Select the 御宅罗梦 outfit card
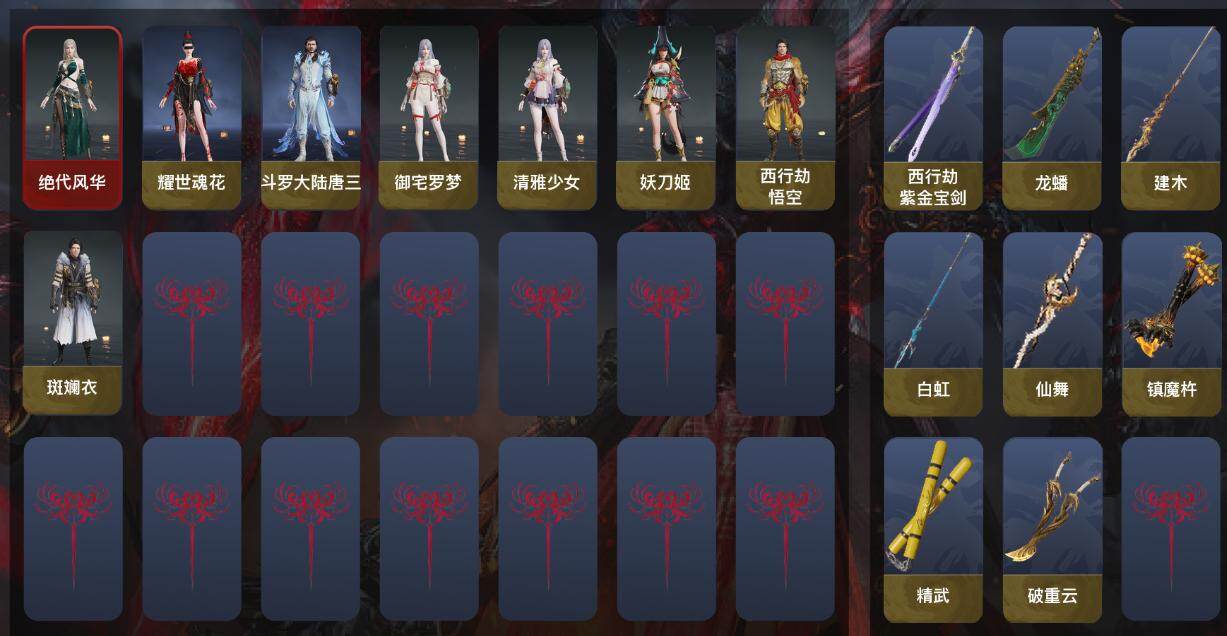Screen dimensions: 1227x636 [428, 117]
